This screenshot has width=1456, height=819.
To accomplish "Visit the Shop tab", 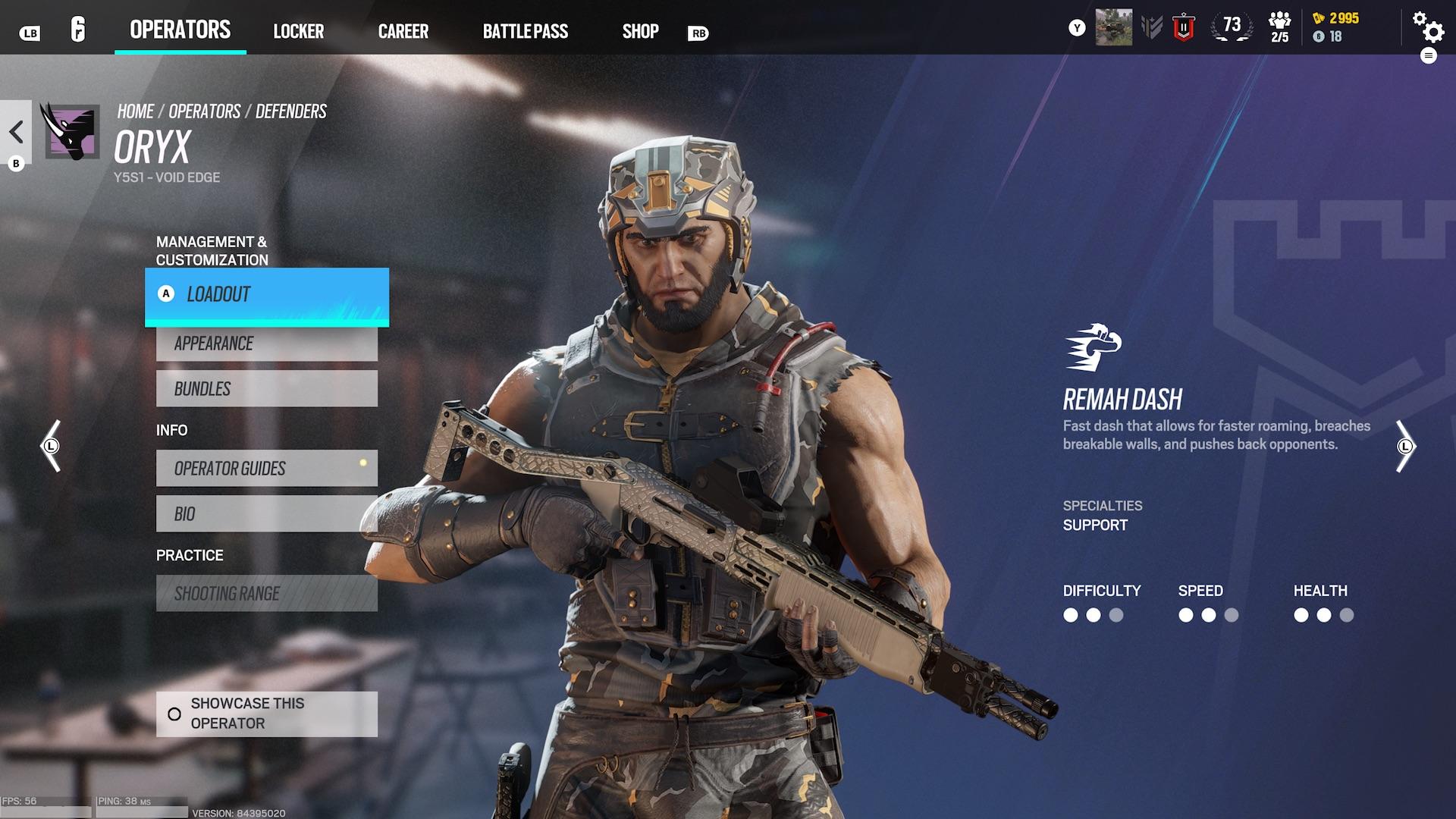I will tap(640, 32).
